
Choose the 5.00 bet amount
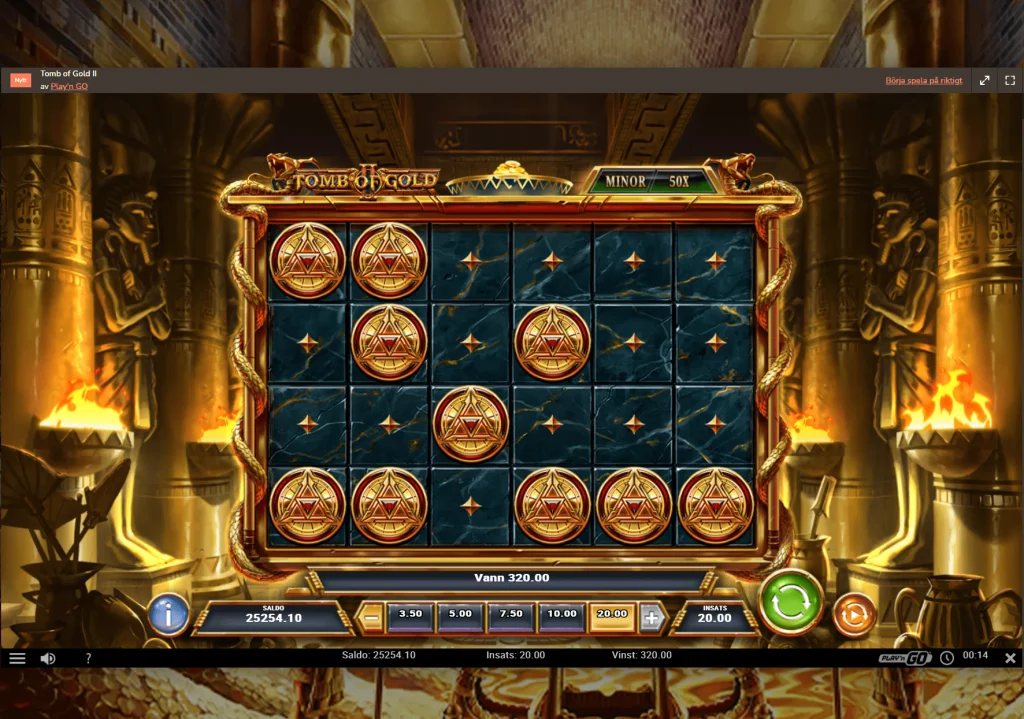click(460, 615)
